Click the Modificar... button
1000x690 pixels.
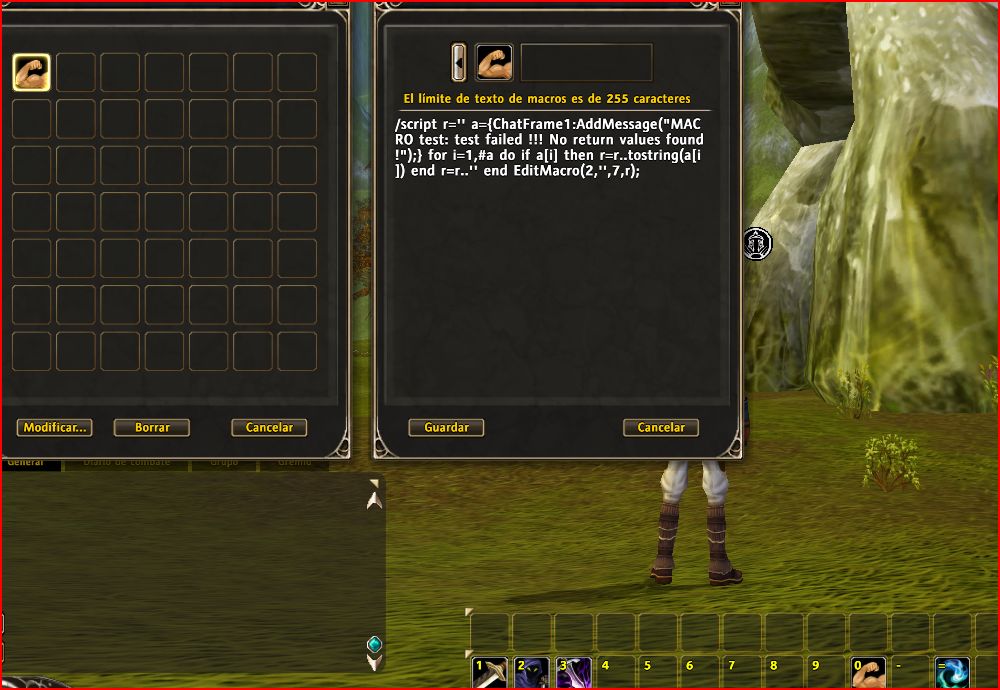[54, 427]
